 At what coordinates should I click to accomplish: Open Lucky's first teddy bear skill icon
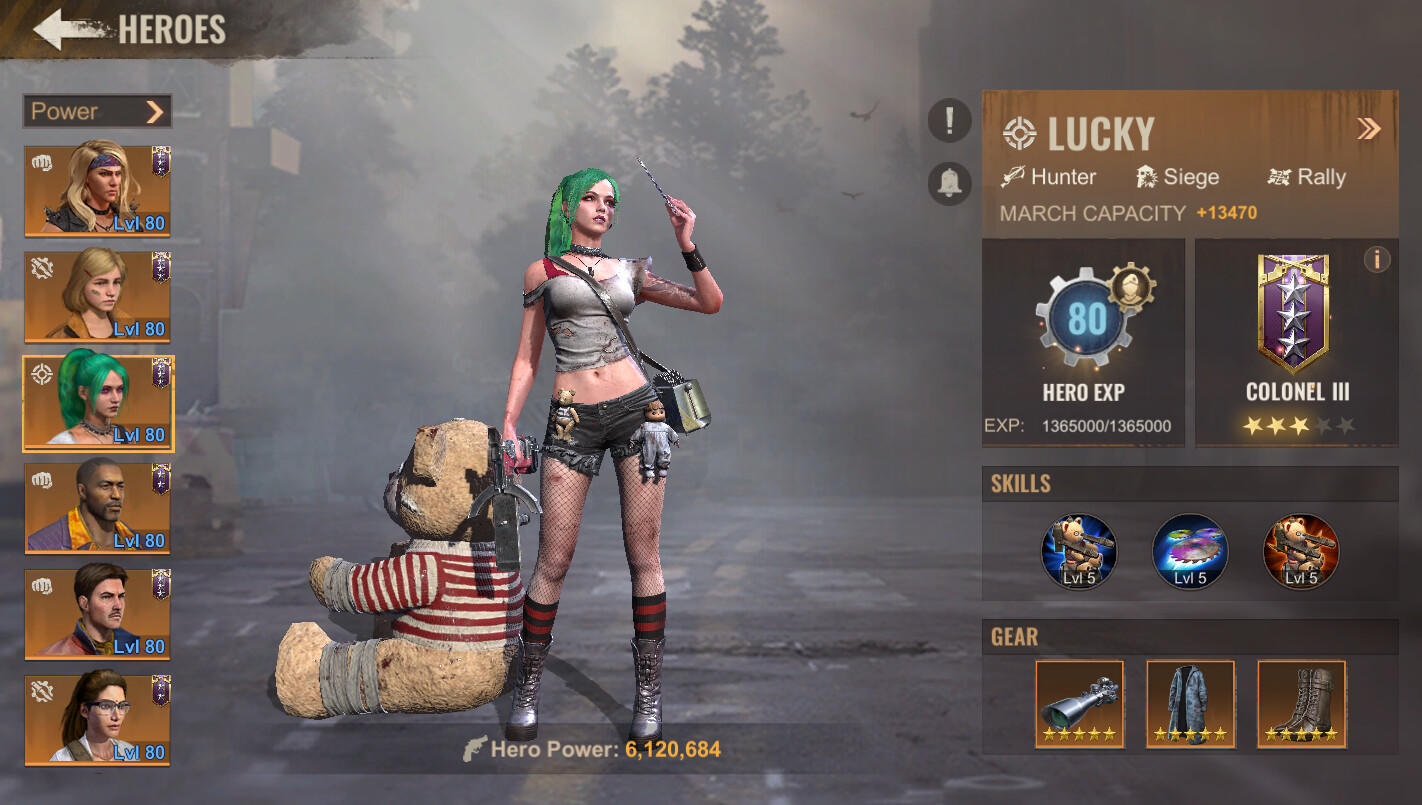(x=1078, y=550)
